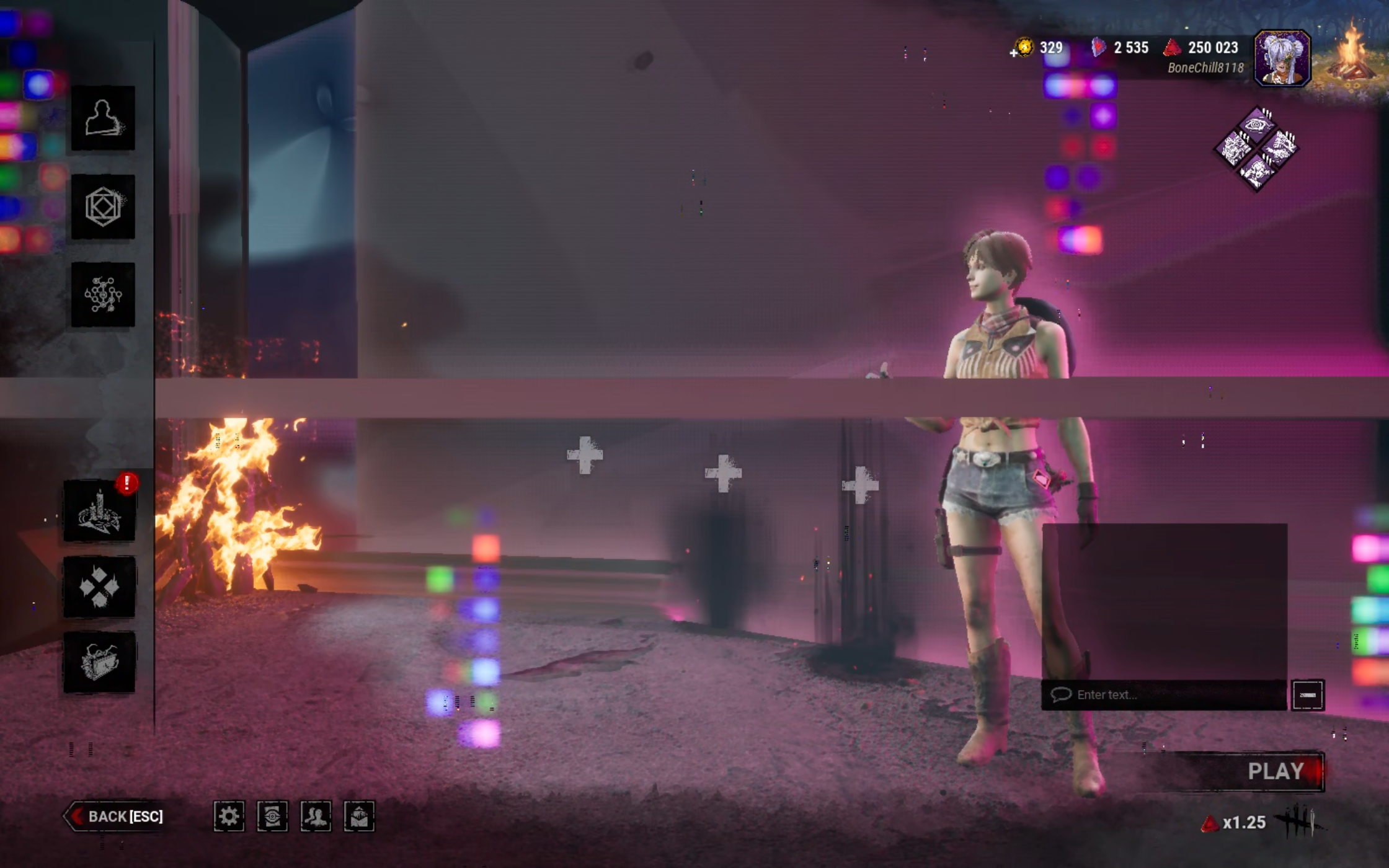Select the hexagonal perks loadout icon
1389x868 pixels.
tap(104, 208)
